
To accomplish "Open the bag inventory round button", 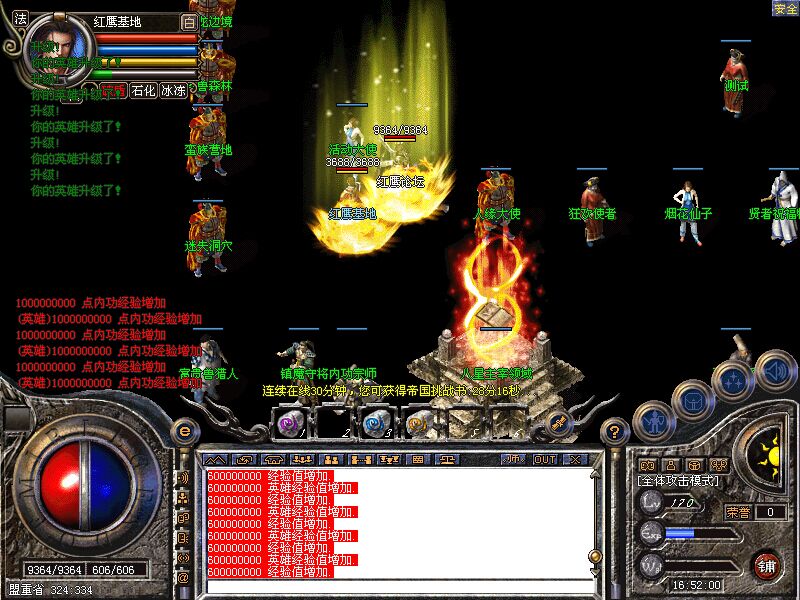I will pos(693,400).
